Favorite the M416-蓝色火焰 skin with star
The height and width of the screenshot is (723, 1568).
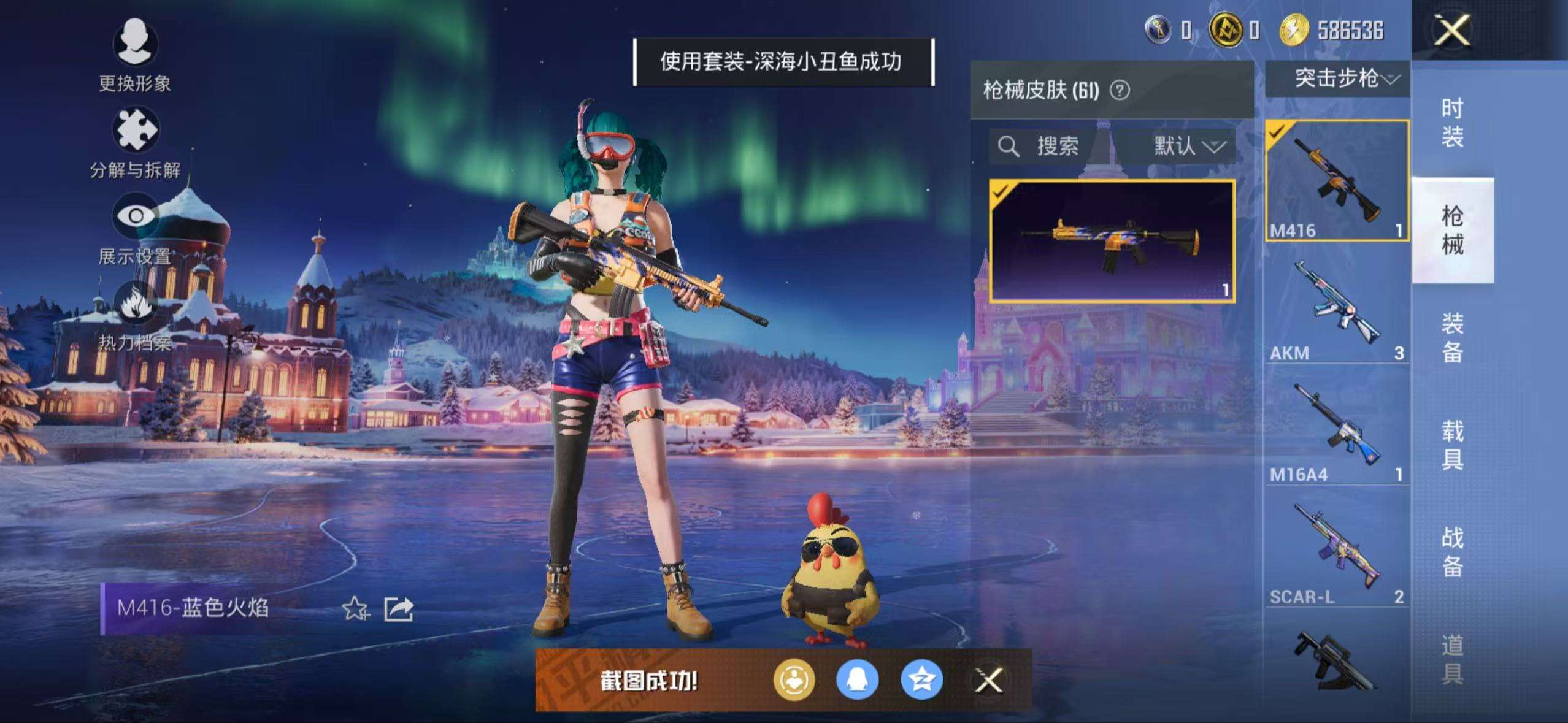(x=355, y=609)
